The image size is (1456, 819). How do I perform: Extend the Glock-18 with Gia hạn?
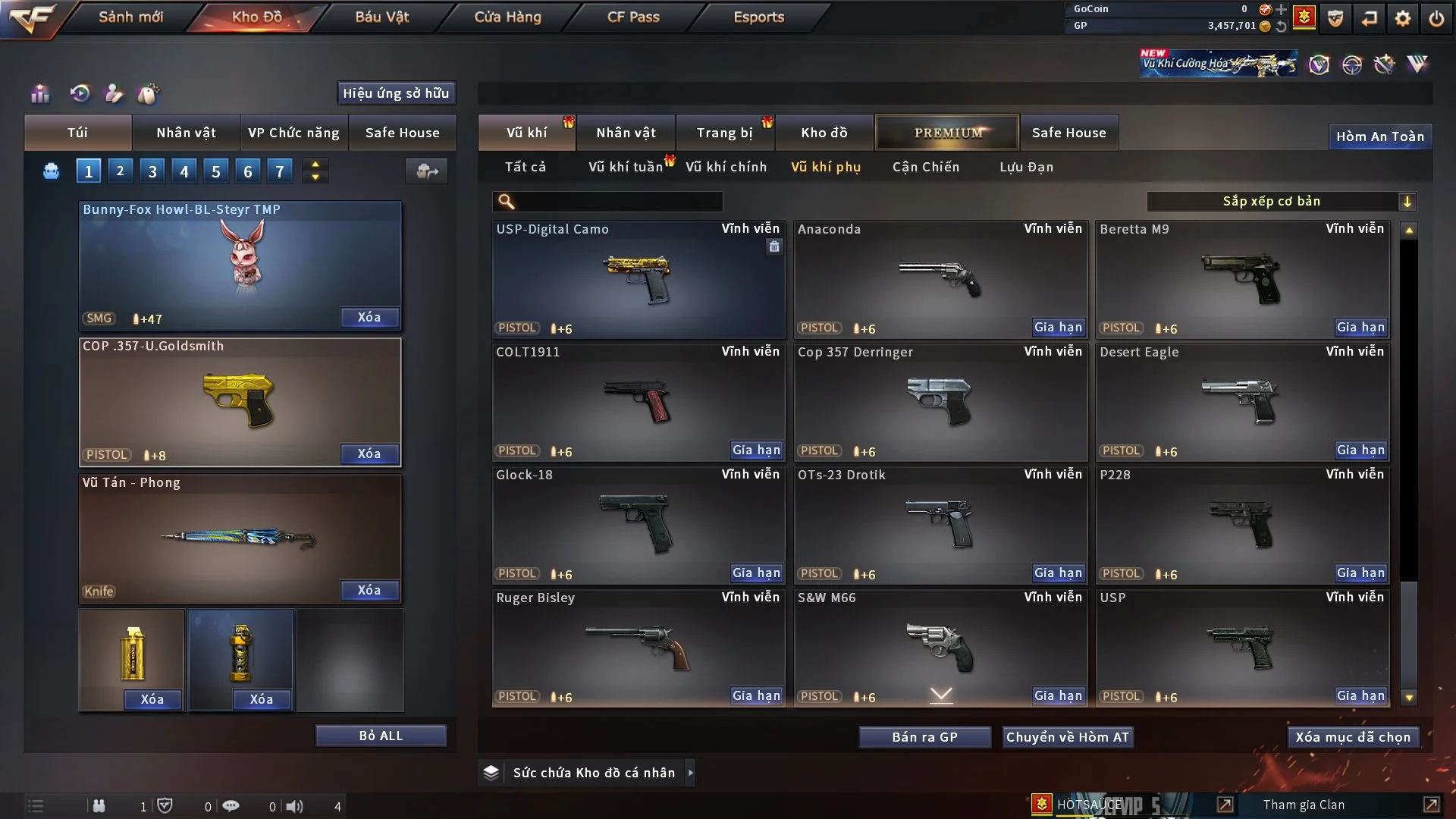755,573
